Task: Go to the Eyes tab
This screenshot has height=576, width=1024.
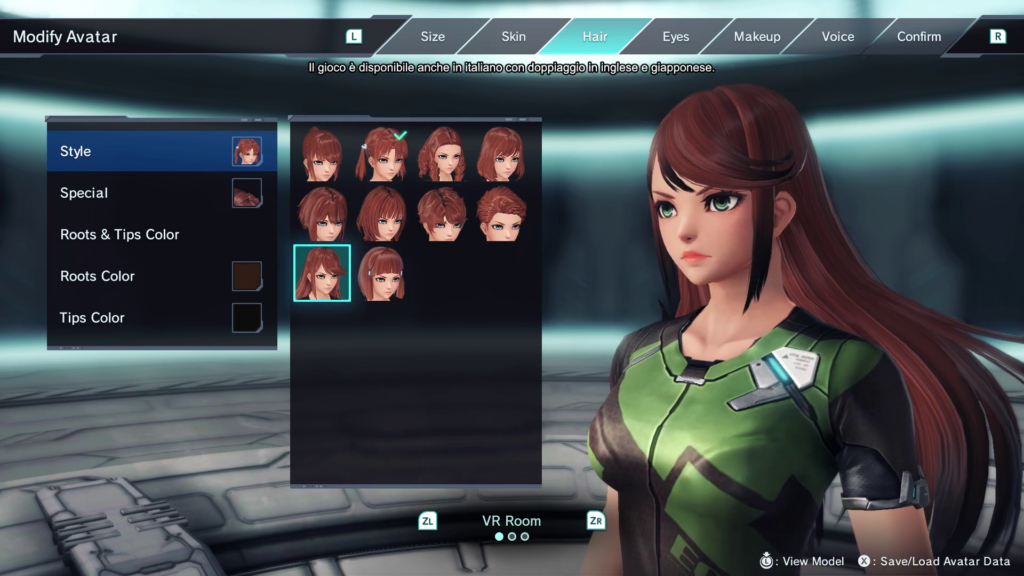Action: click(676, 37)
